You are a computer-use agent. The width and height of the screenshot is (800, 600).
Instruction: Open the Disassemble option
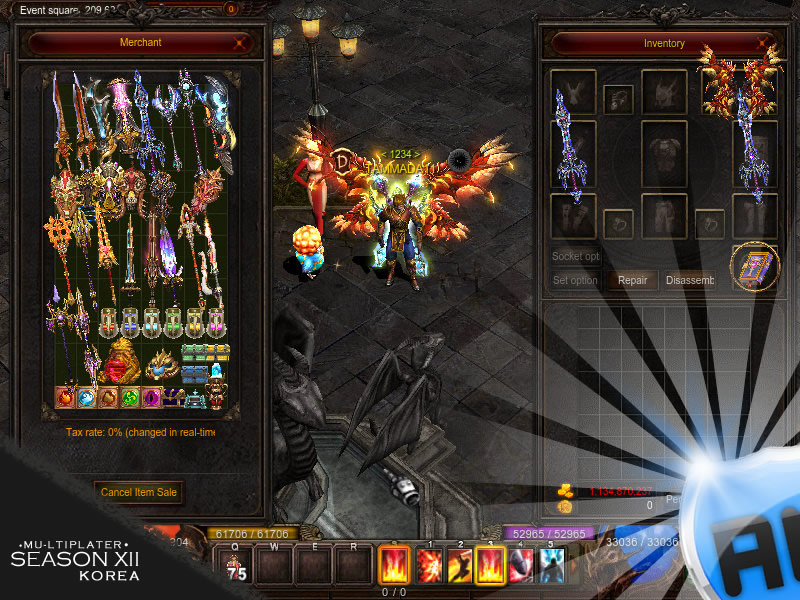[x=690, y=280]
